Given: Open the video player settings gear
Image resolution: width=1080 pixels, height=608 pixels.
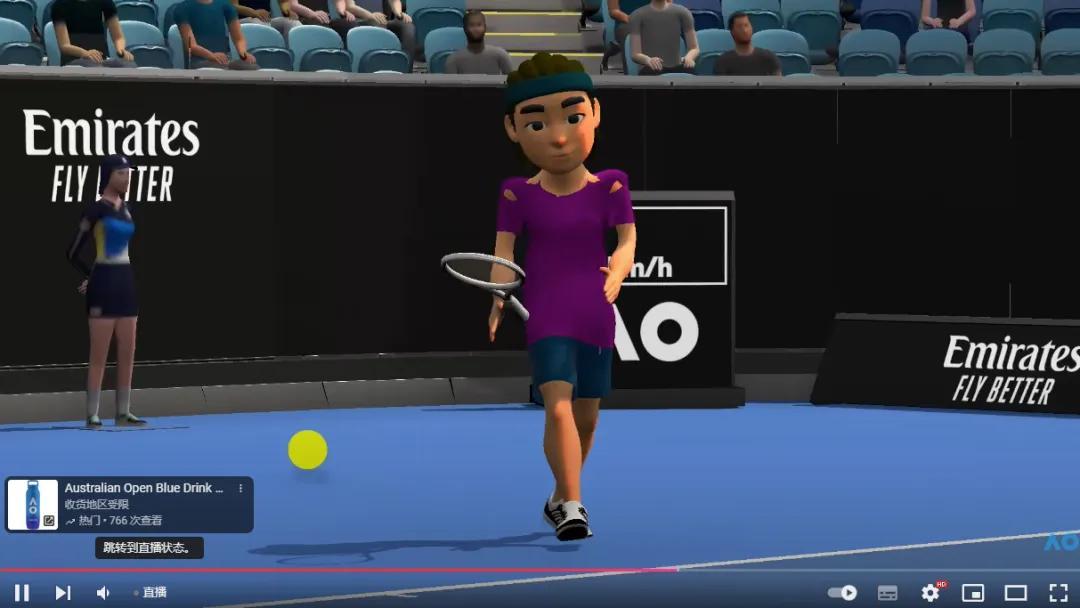Looking at the screenshot, I should [930, 592].
